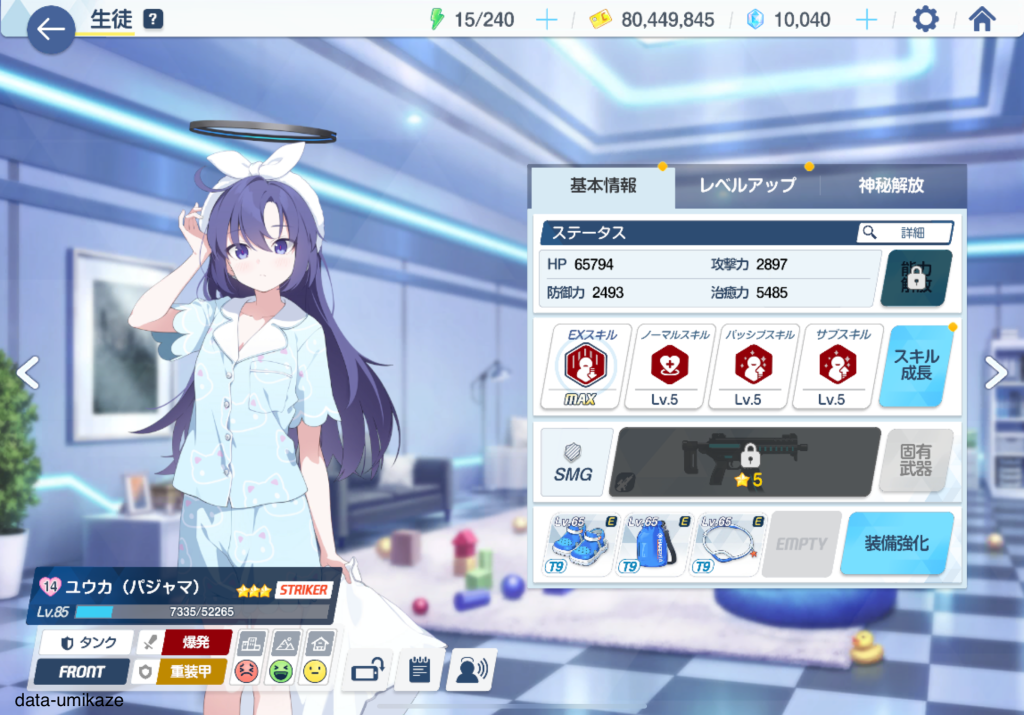Open the student profile notes icon
The width and height of the screenshot is (1024, 715).
click(418, 670)
